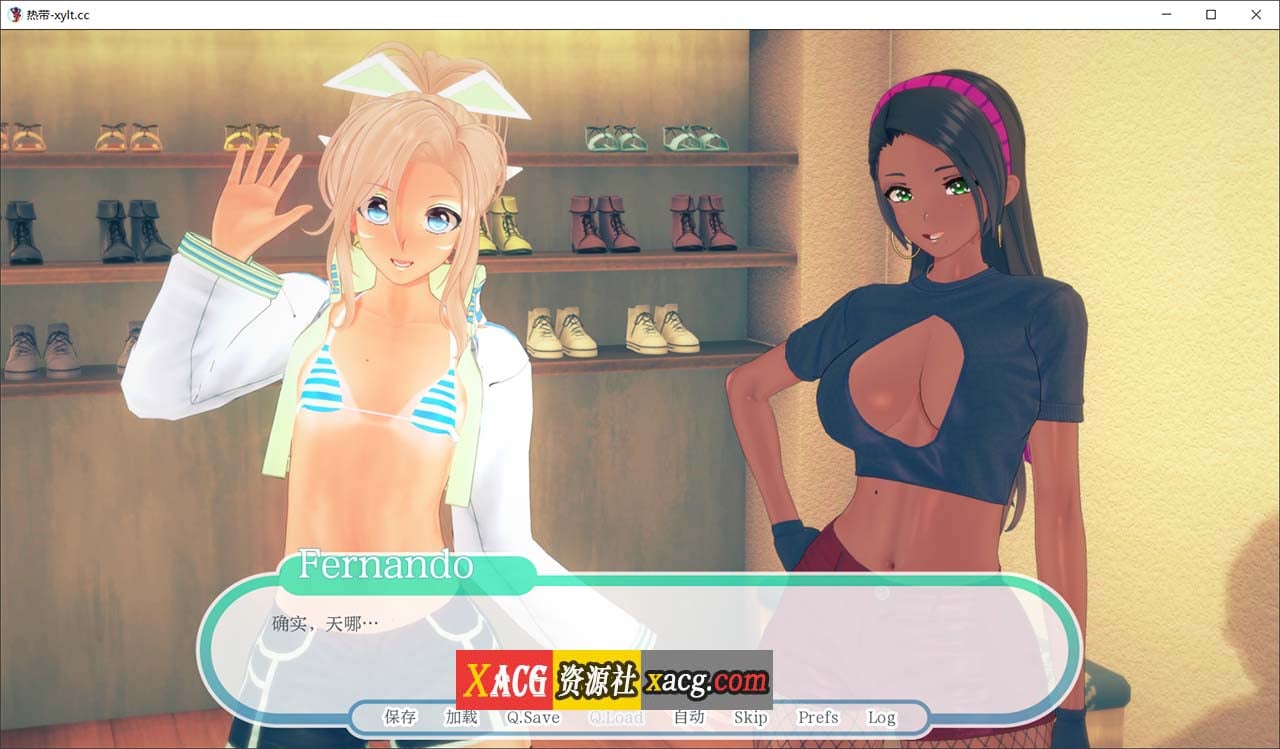1280x749 pixels.
Task: Click the game icon in the title bar
Action: click(14, 14)
